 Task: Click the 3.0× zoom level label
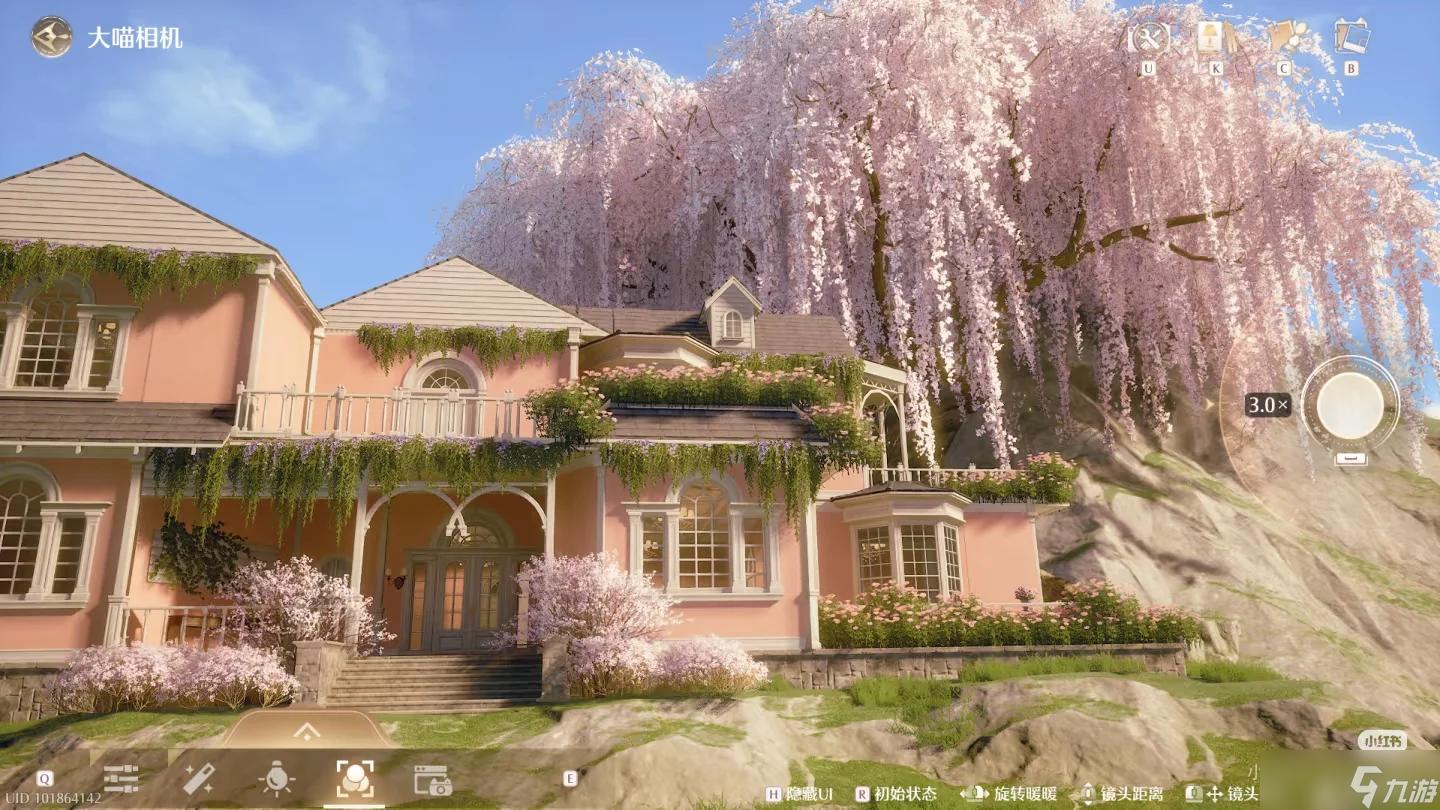tap(1268, 405)
